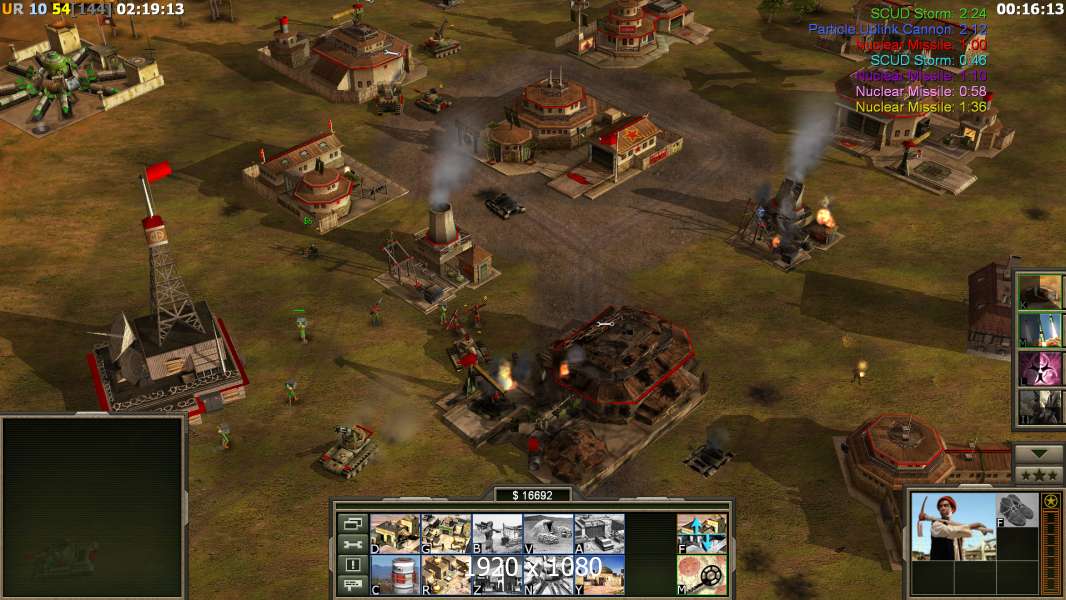Choose the build icon with hotkey Y

click(599, 575)
